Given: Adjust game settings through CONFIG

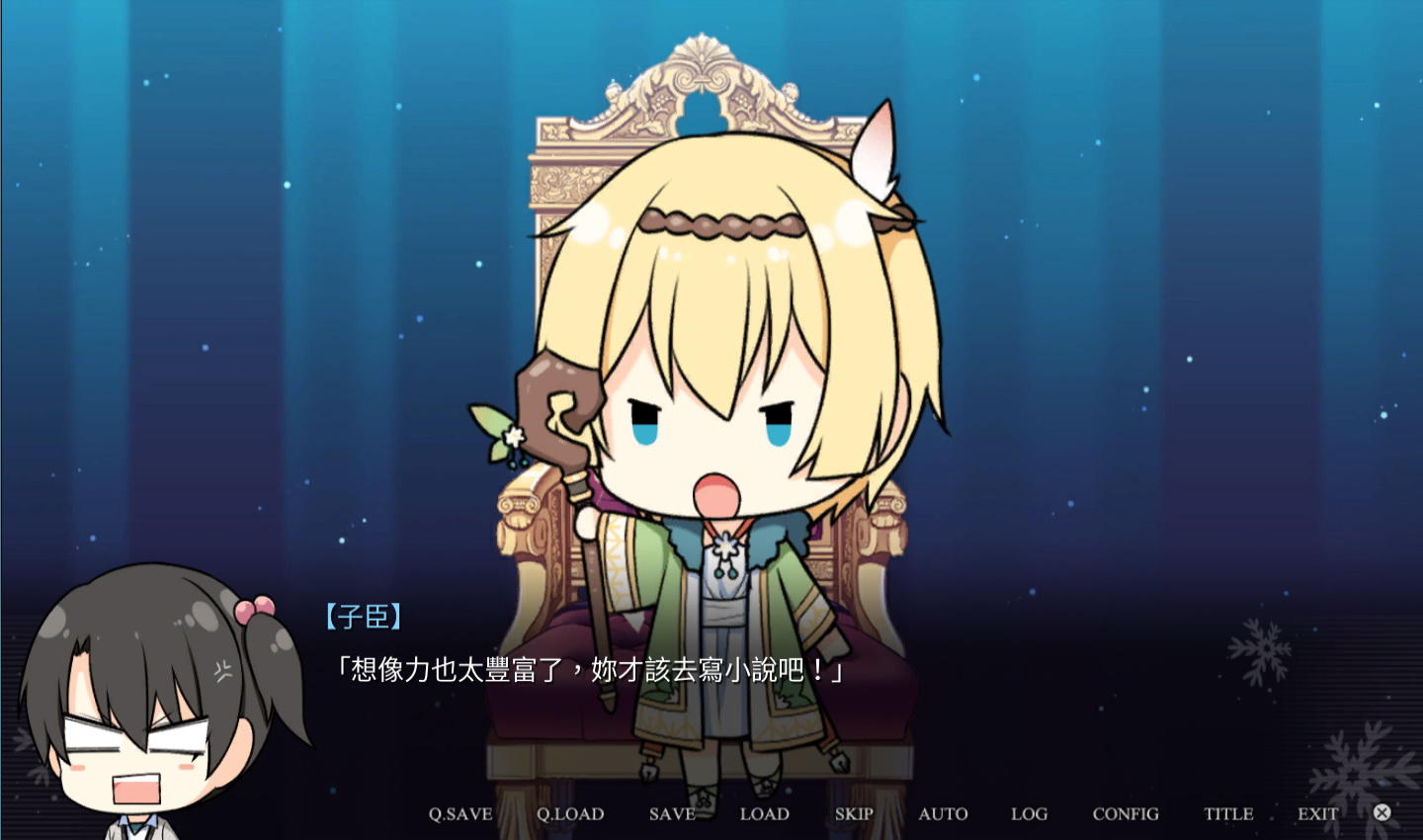Looking at the screenshot, I should [x=1125, y=813].
